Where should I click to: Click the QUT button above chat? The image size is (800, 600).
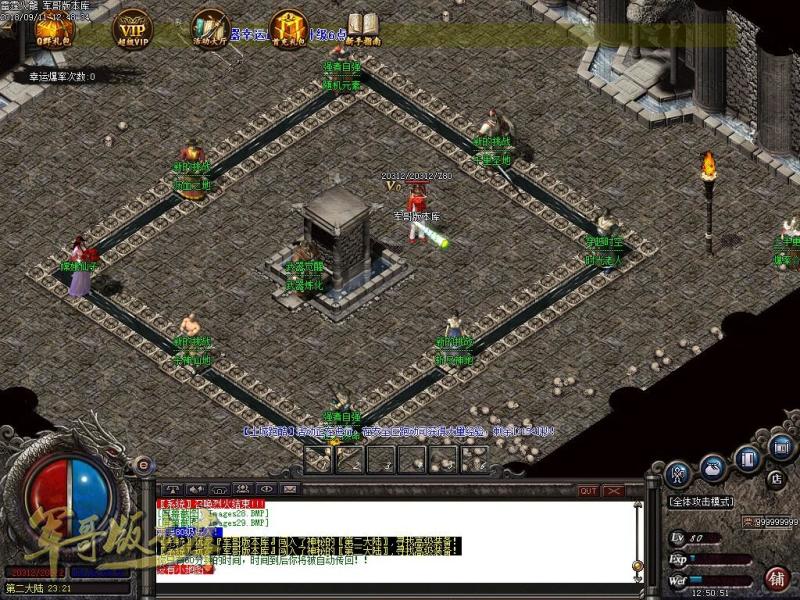coord(588,491)
